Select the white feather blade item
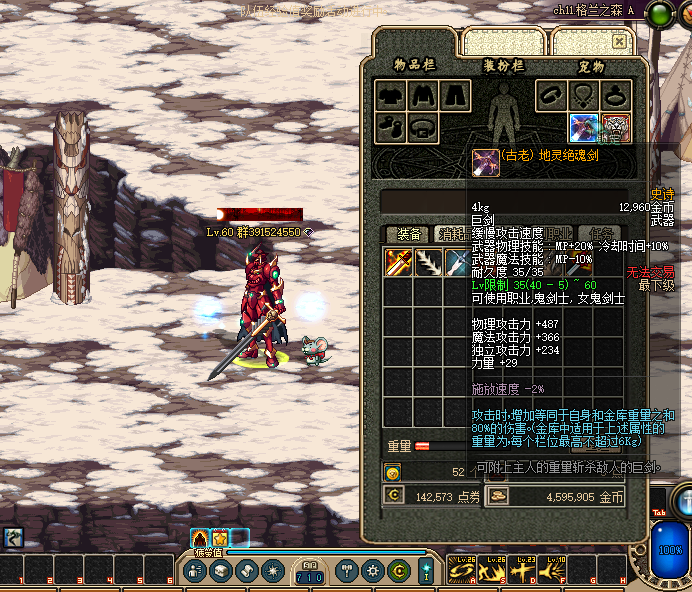This screenshot has height=592, width=692. click(x=428, y=262)
